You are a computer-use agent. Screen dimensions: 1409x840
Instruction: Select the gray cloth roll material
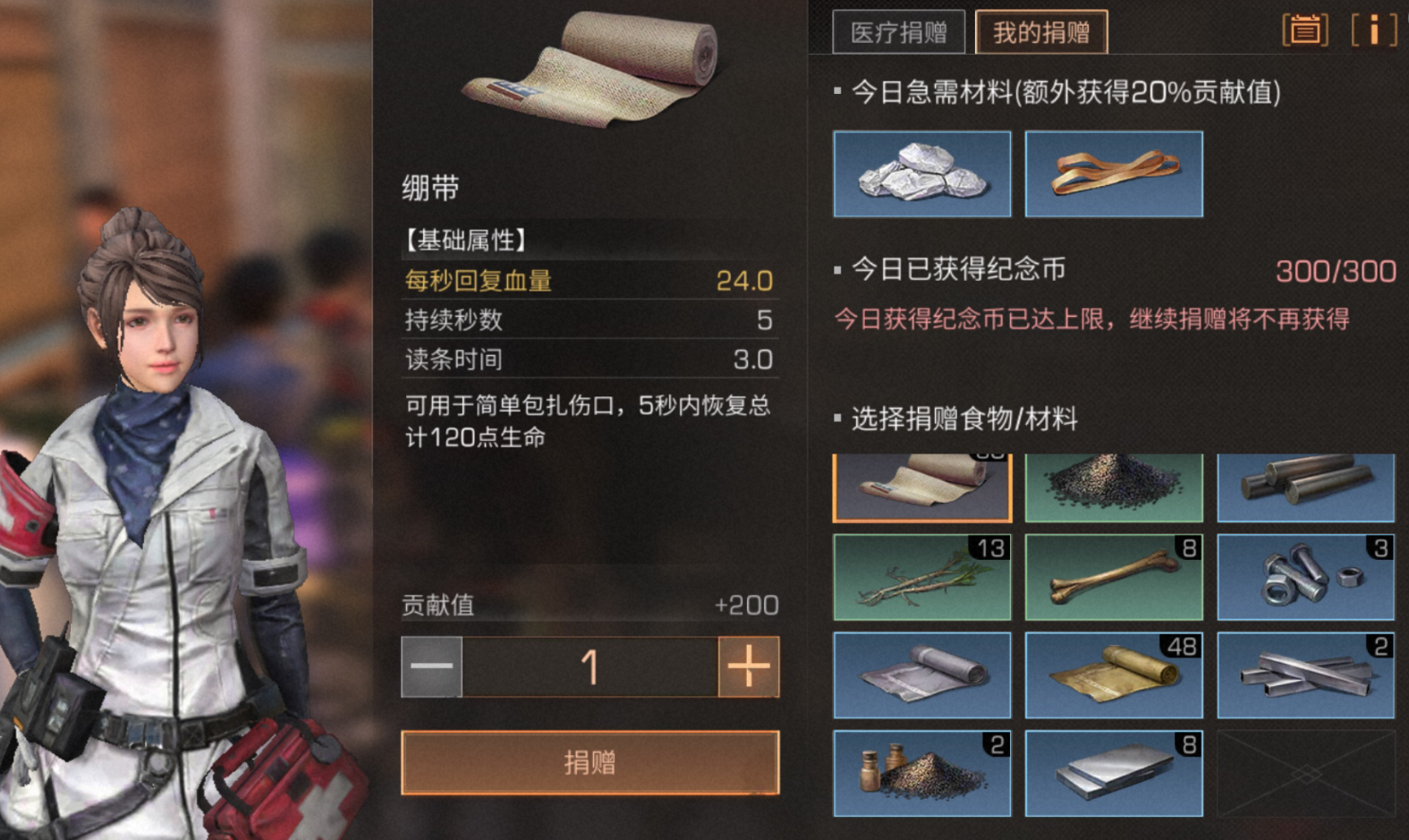pos(922,675)
